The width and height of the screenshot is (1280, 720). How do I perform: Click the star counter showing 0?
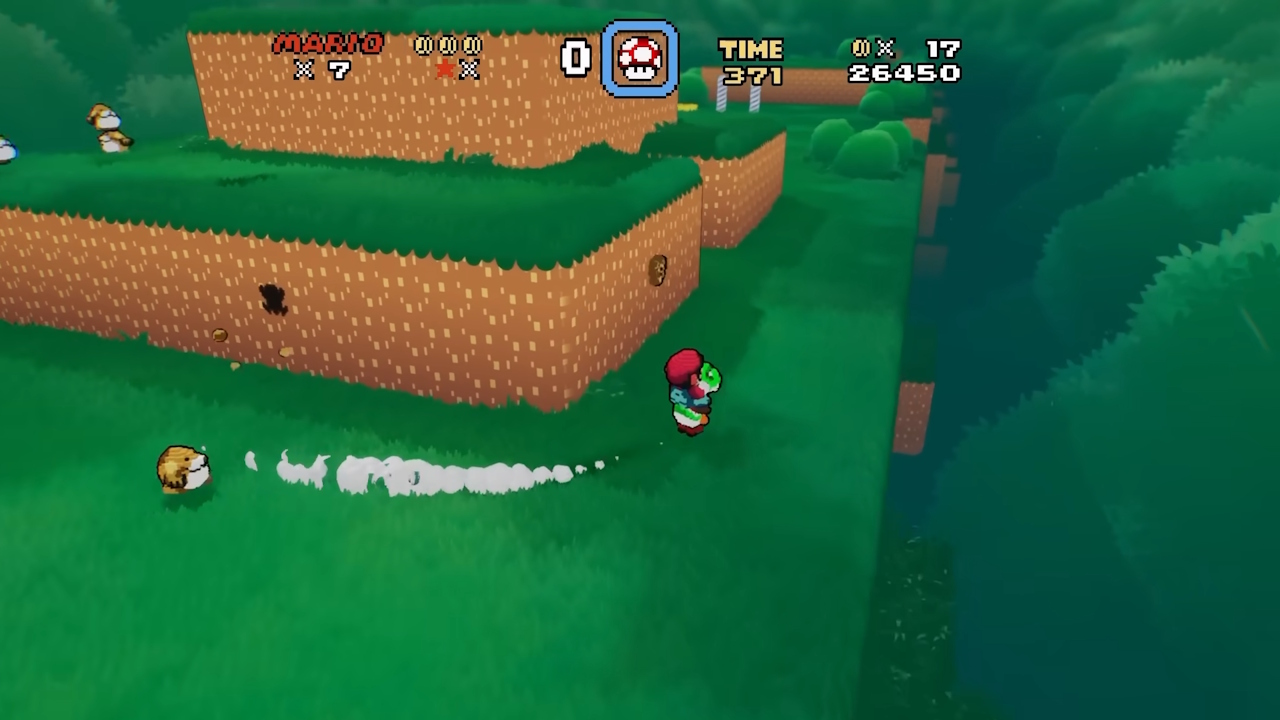(x=573, y=59)
